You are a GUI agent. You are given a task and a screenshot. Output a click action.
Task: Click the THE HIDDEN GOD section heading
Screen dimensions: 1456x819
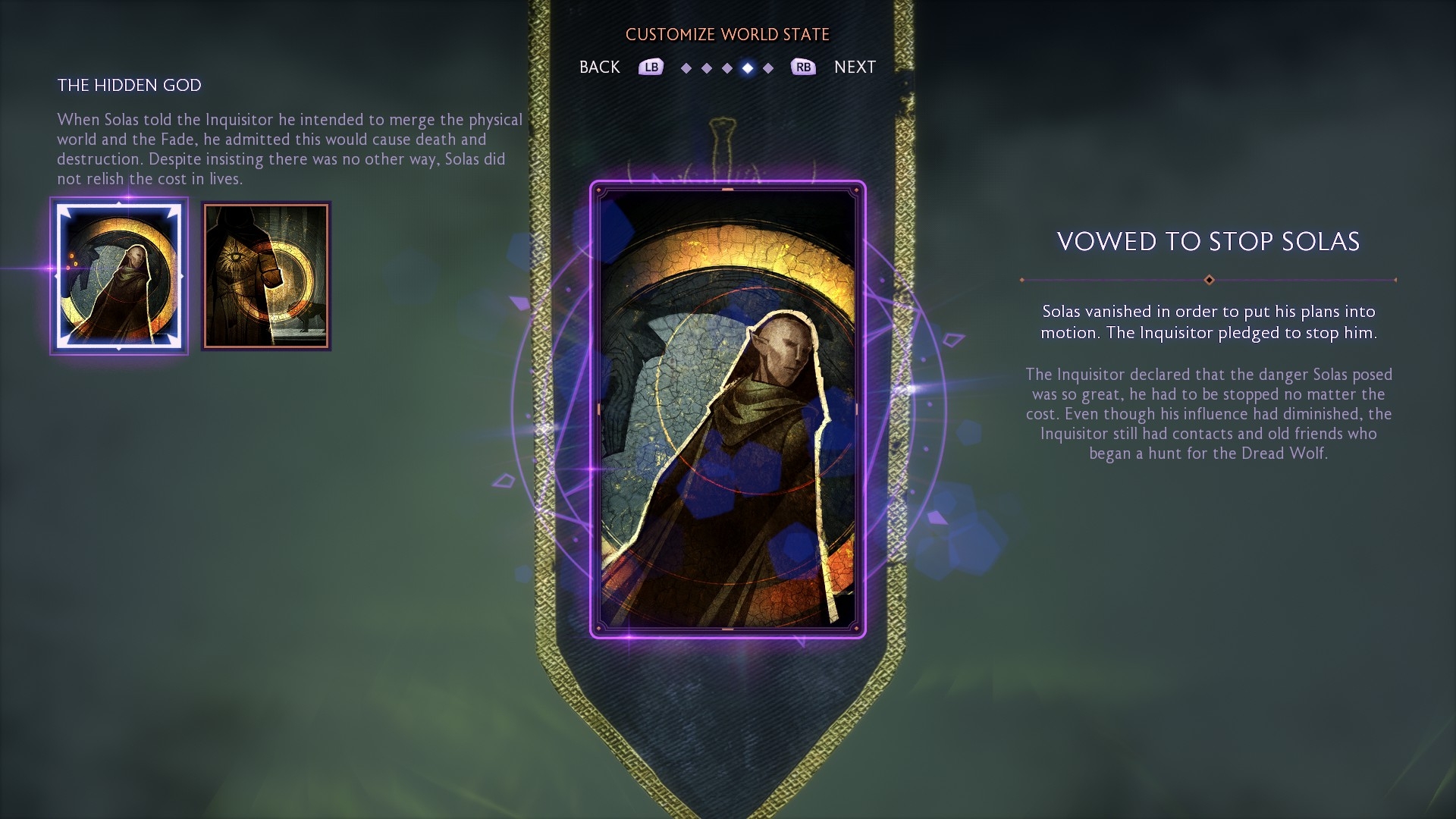pos(130,86)
